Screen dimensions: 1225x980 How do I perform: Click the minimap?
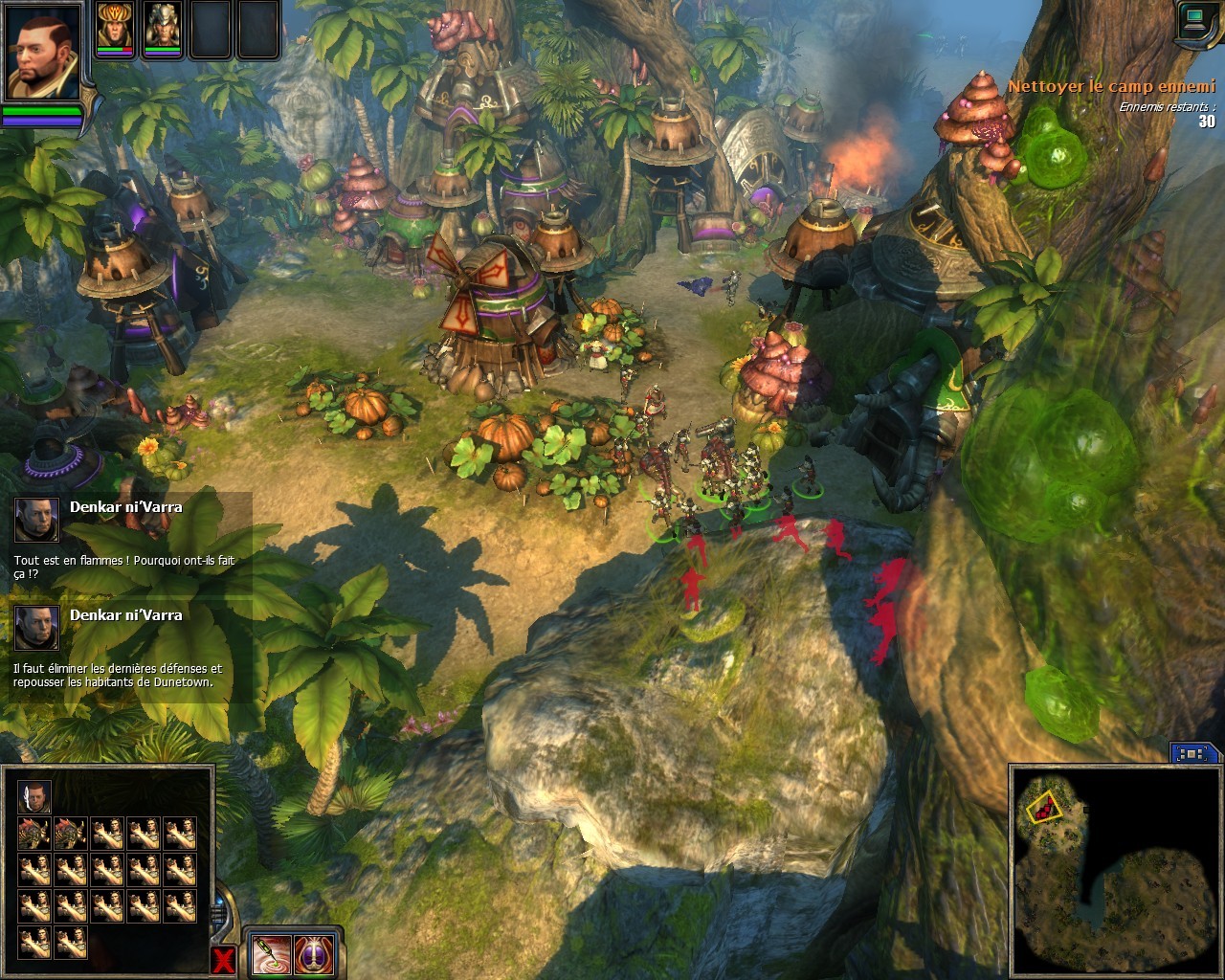click(1113, 868)
